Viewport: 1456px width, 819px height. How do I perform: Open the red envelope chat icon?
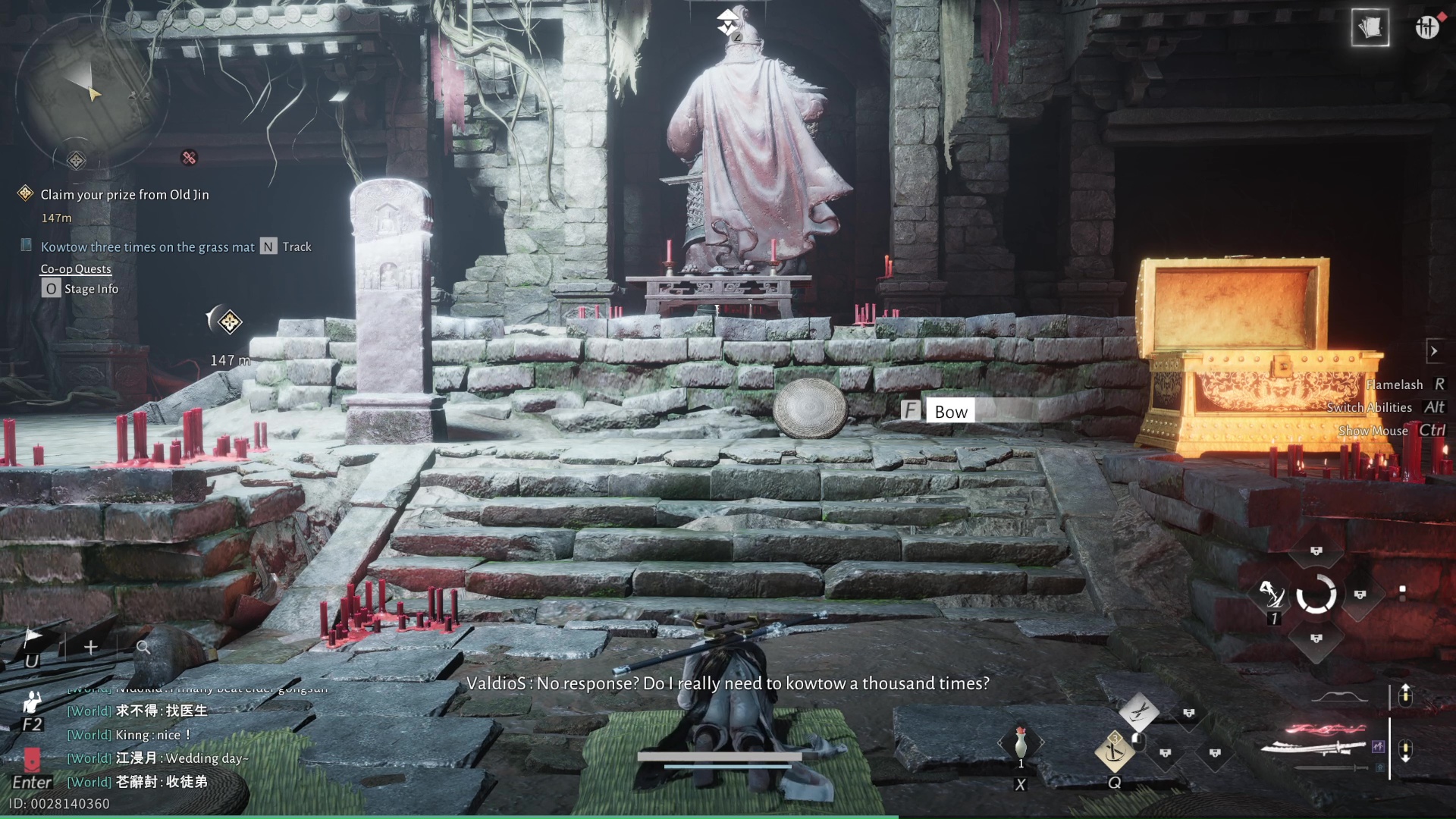click(32, 758)
